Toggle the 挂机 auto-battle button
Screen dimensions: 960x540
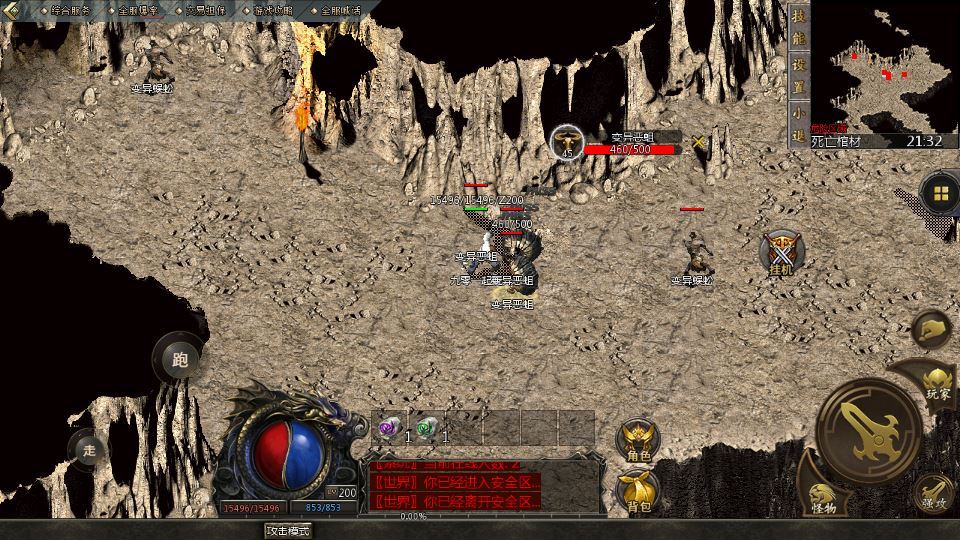coord(781,253)
